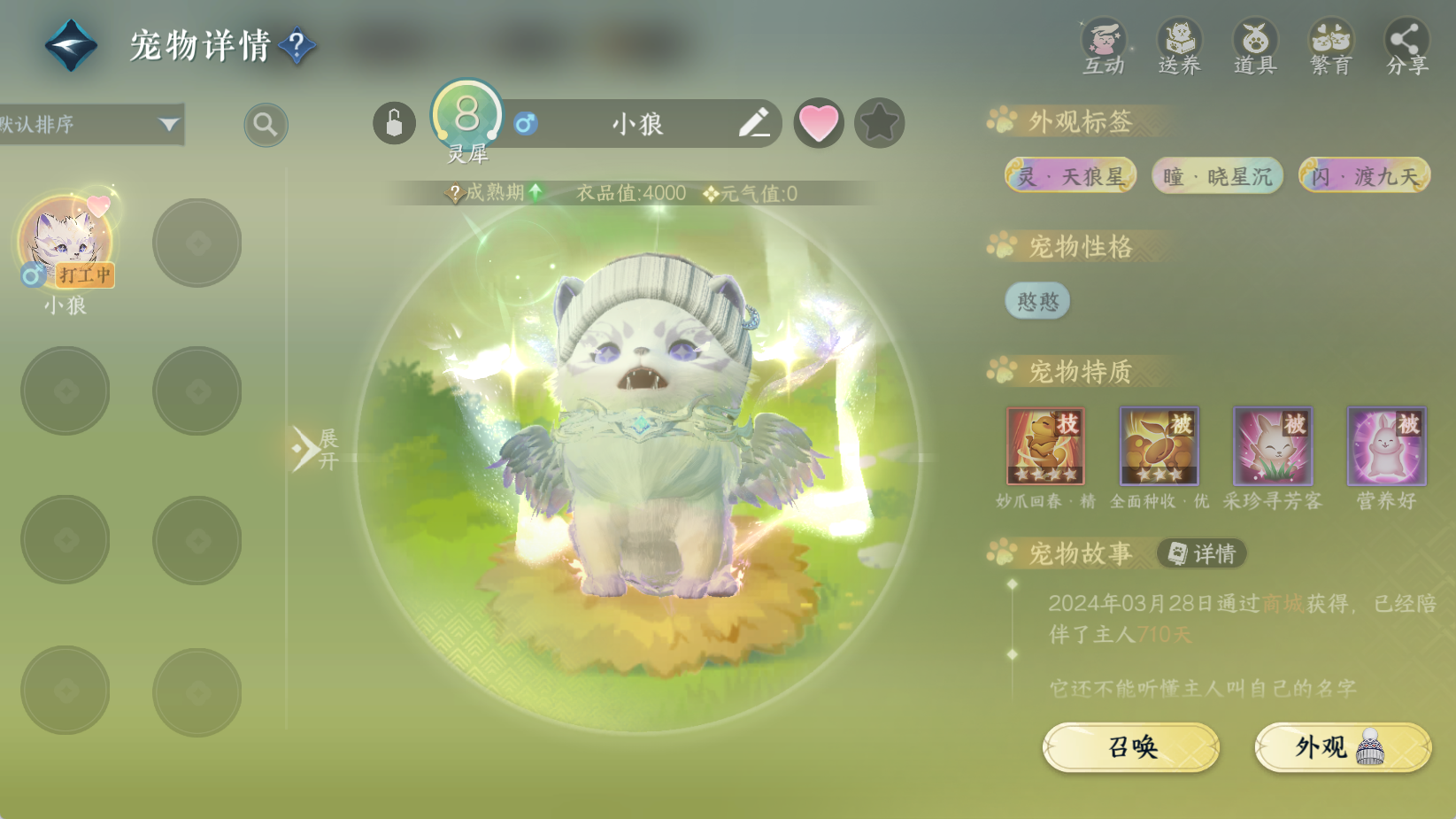Share the pet via 分享

(1406, 48)
